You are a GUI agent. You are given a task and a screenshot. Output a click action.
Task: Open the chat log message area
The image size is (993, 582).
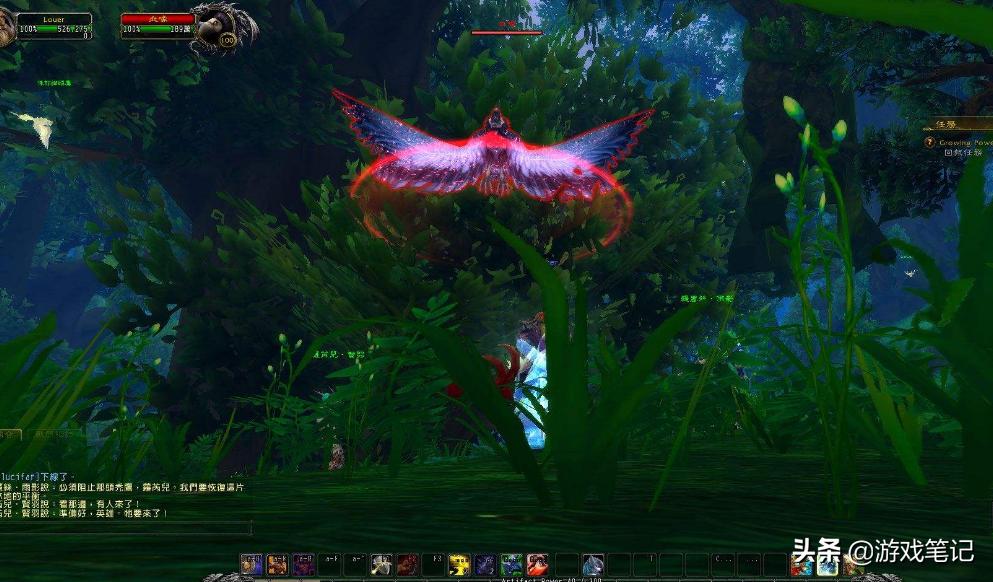(x=110, y=496)
